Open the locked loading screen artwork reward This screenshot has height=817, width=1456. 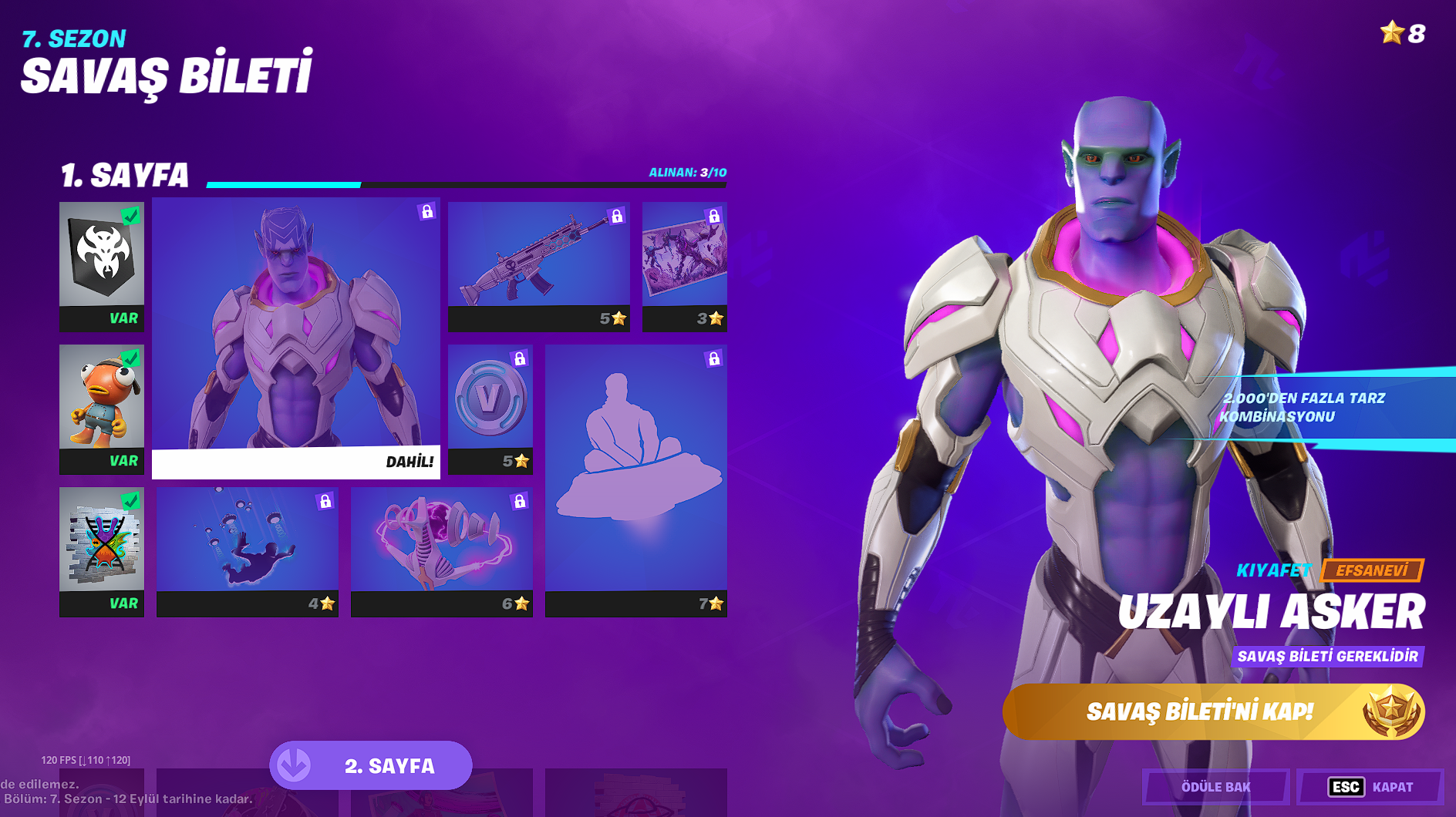point(685,267)
